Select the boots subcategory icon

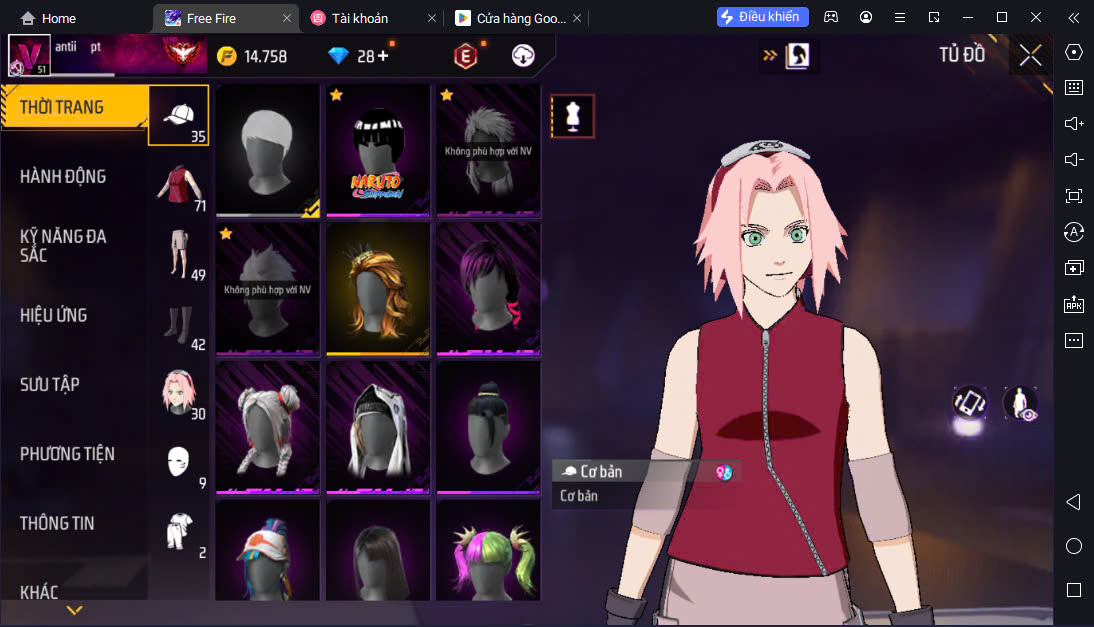pyautogui.click(x=179, y=324)
